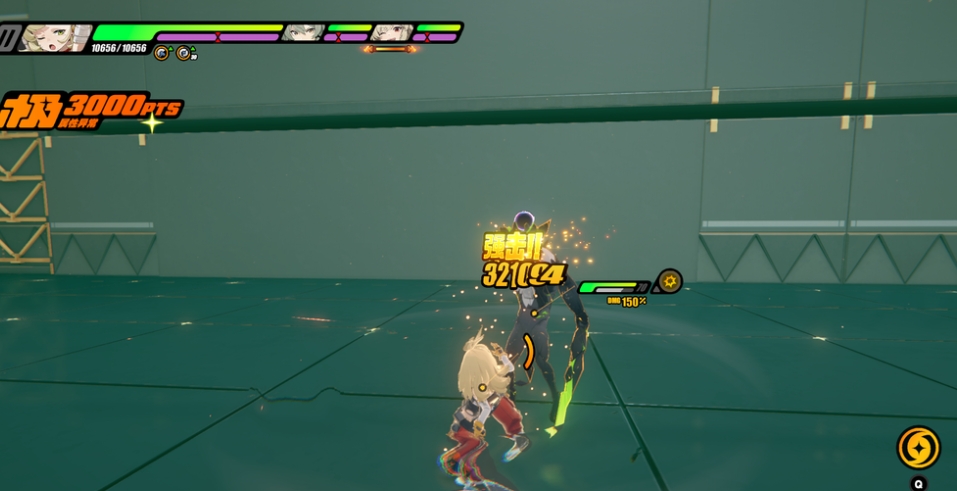Activate the golden swirl ultimate icon

(x=917, y=447)
